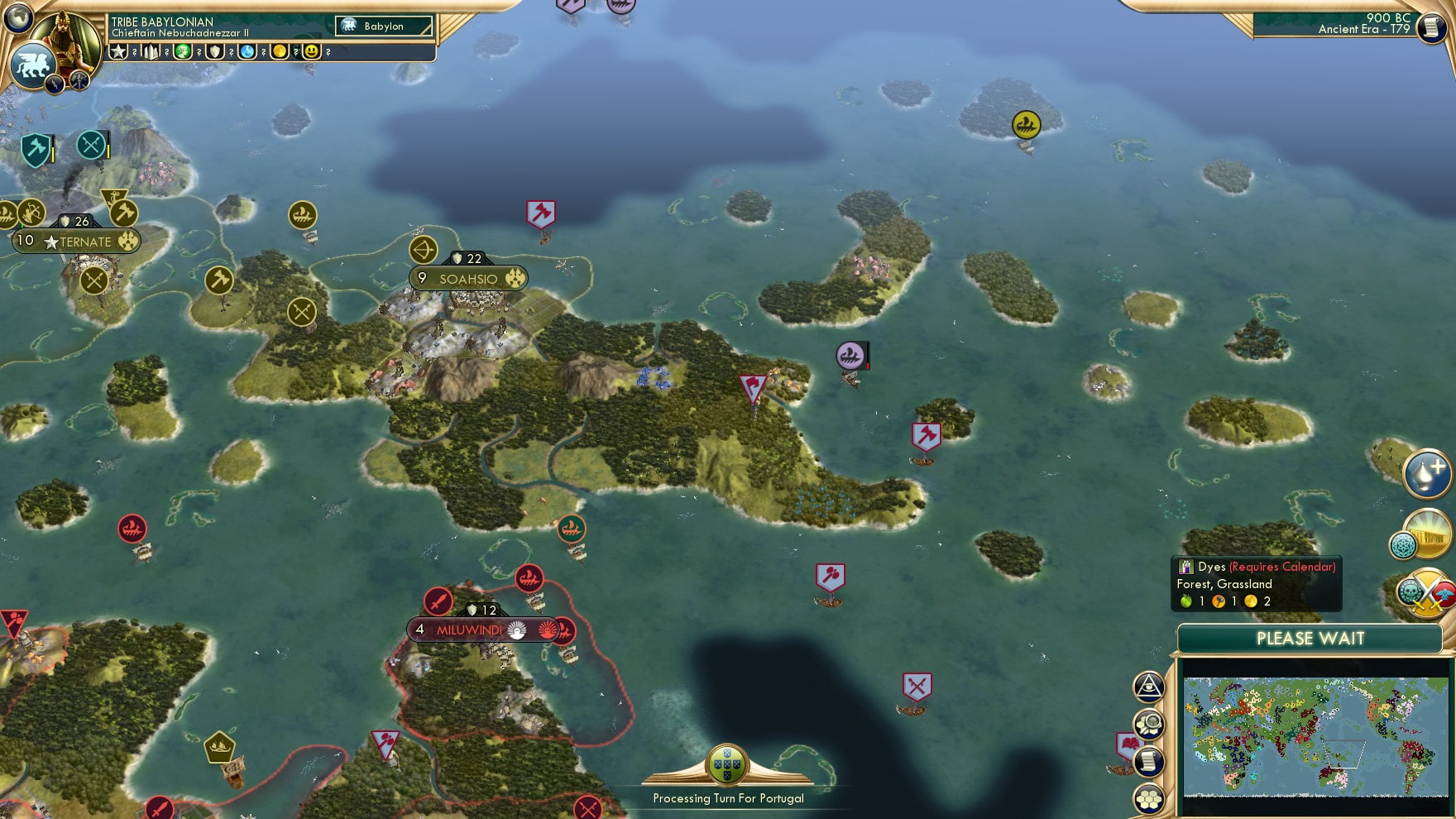This screenshot has width=1456, height=819.
Task: Open diplomacy via the Nebuchadnezzar leader portrait
Action: pyautogui.click(x=68, y=39)
